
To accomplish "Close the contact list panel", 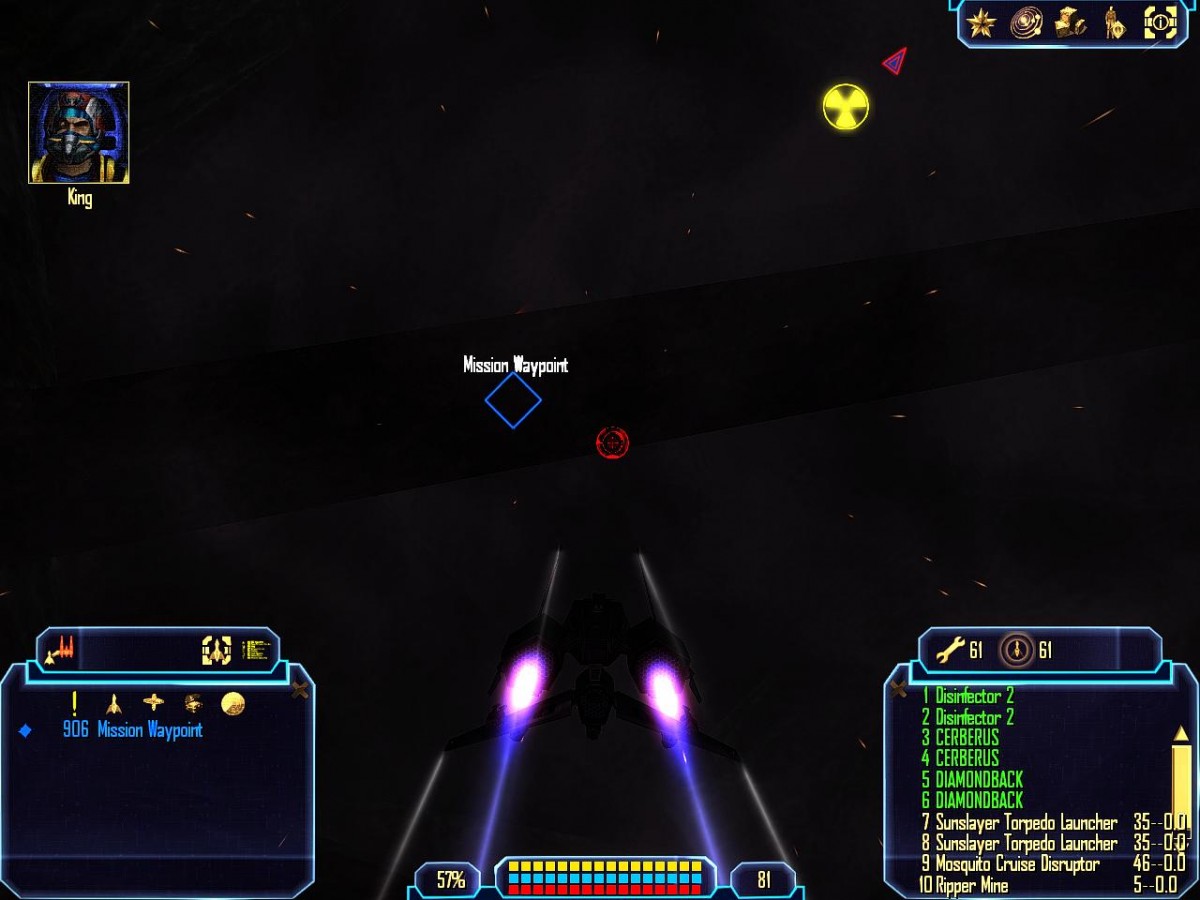I will coord(299,690).
